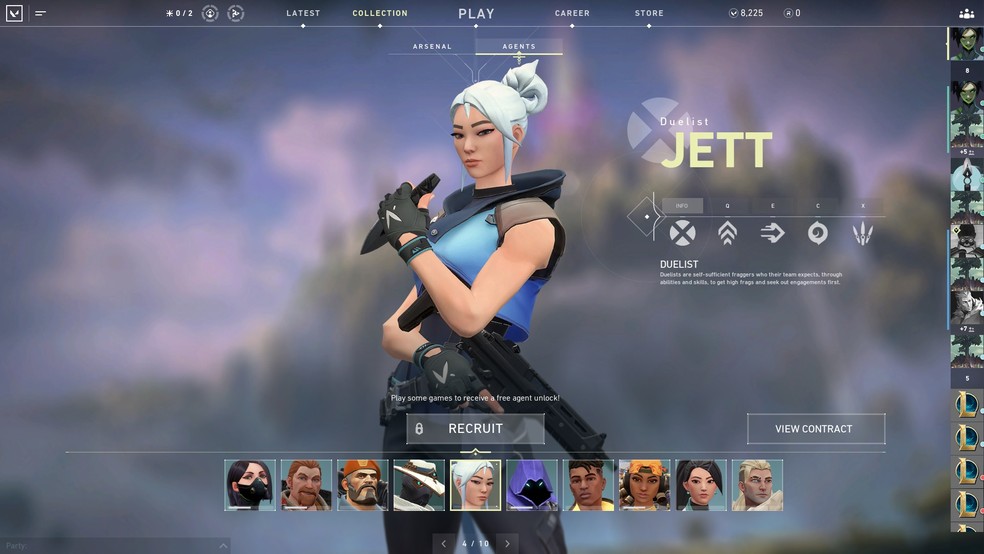Viewport: 984px width, 554px height.
Task: Show Jett's Q ability
Action: [x=727, y=233]
